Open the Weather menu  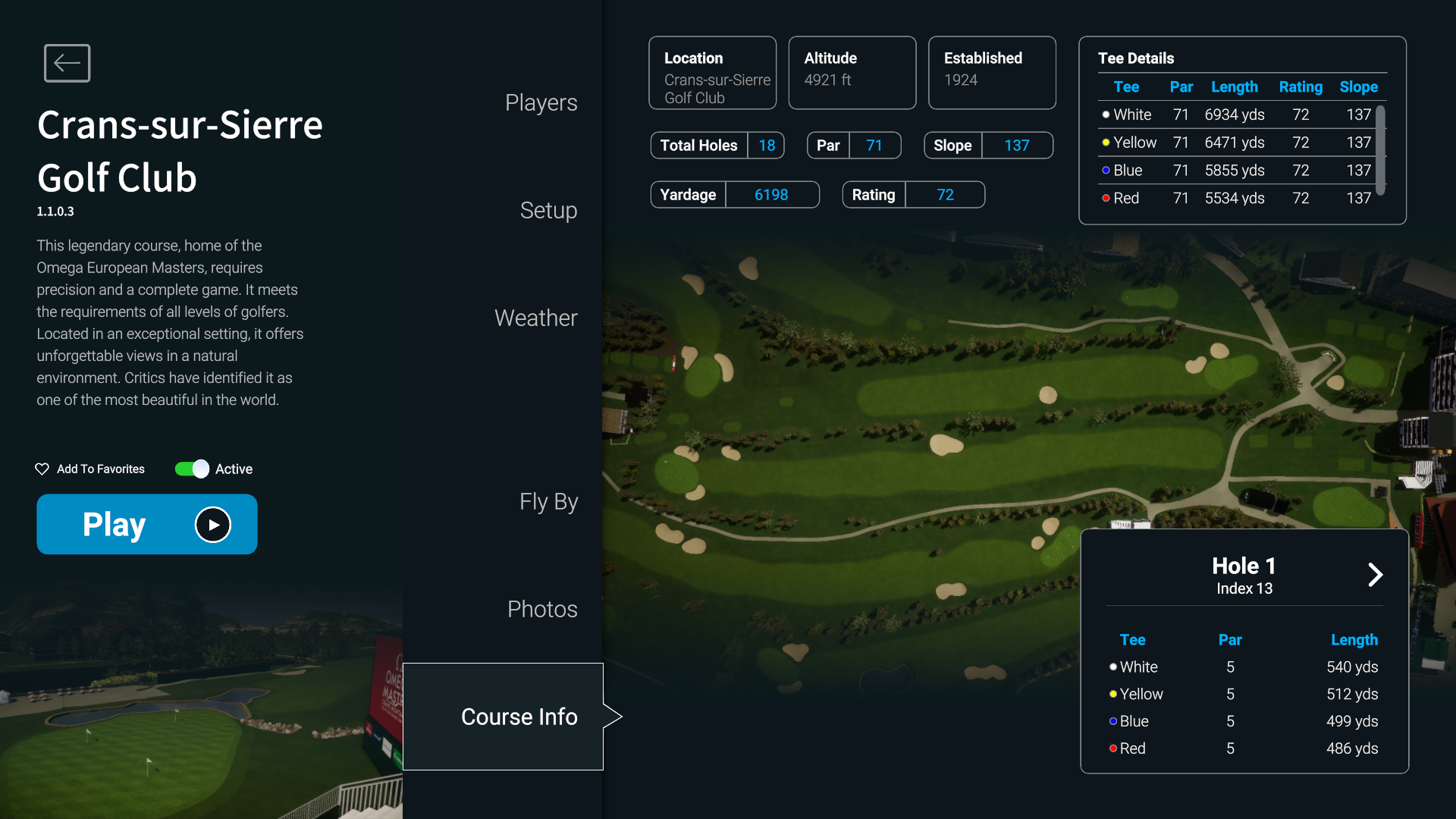pyautogui.click(x=535, y=318)
